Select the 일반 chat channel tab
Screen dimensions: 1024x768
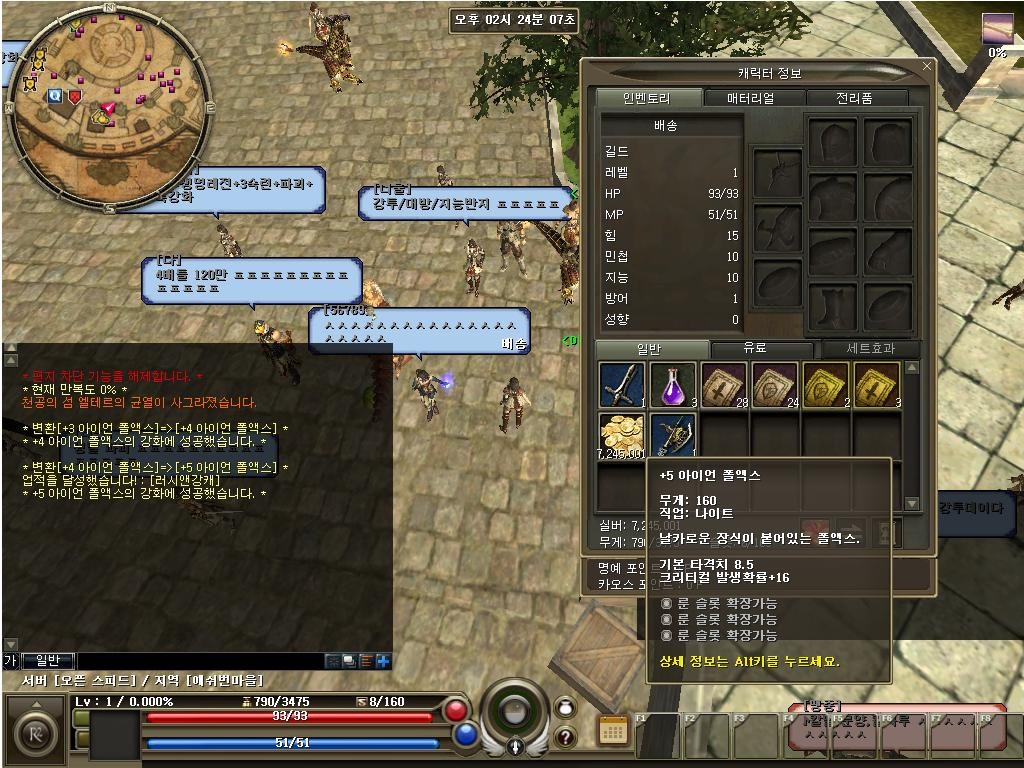click(x=47, y=660)
